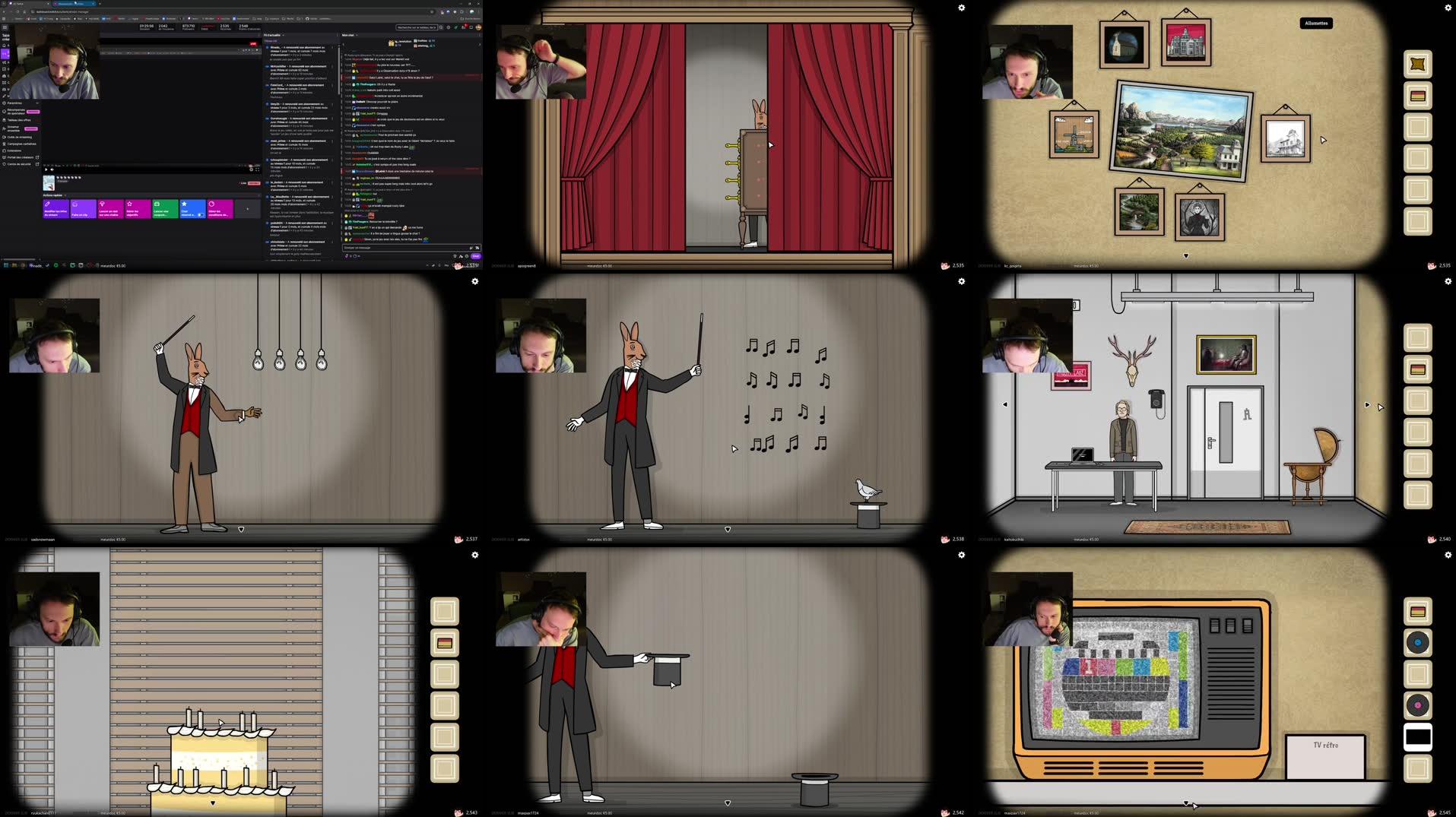Click the Chat send button
The image size is (1456, 817).
click(476, 255)
